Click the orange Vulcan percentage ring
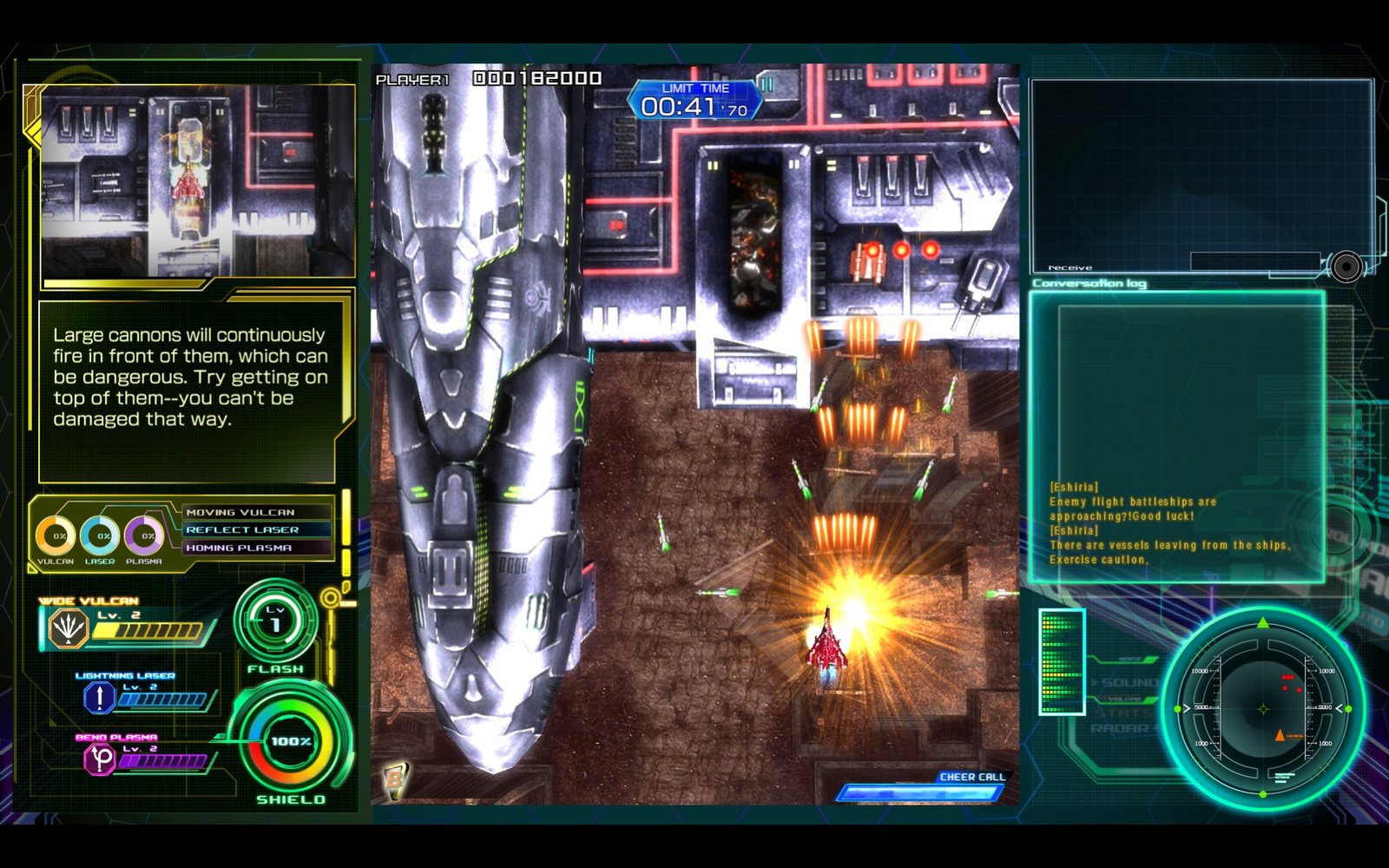This screenshot has width=1389, height=868. tap(56, 536)
